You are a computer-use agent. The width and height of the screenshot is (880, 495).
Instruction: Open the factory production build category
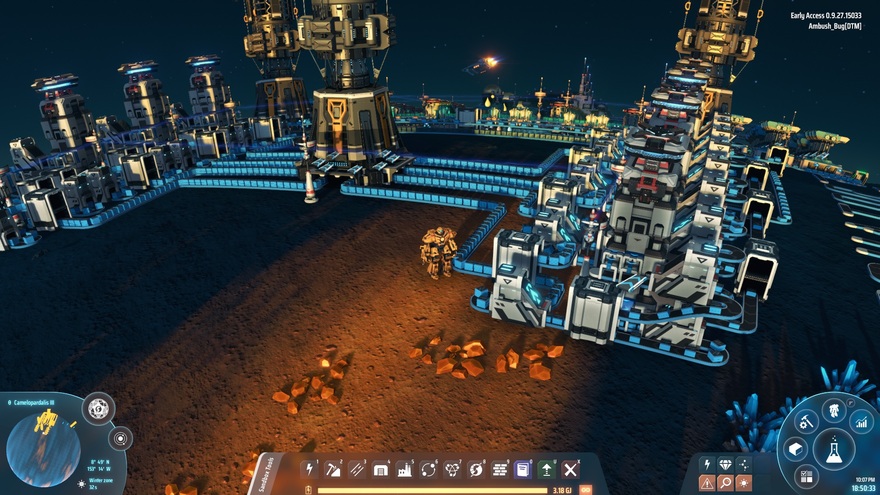405,469
